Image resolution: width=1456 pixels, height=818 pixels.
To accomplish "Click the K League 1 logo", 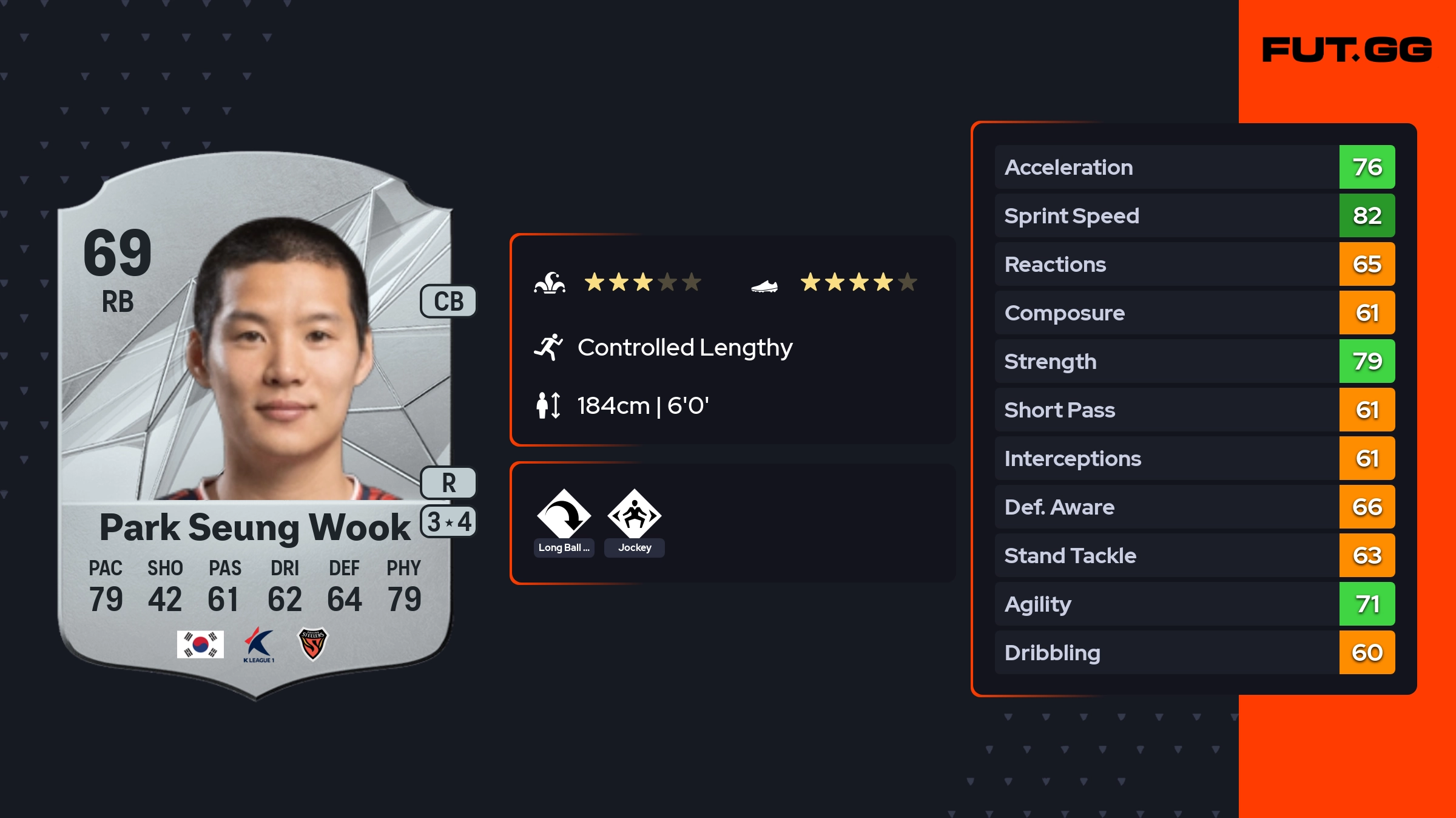I will click(259, 644).
